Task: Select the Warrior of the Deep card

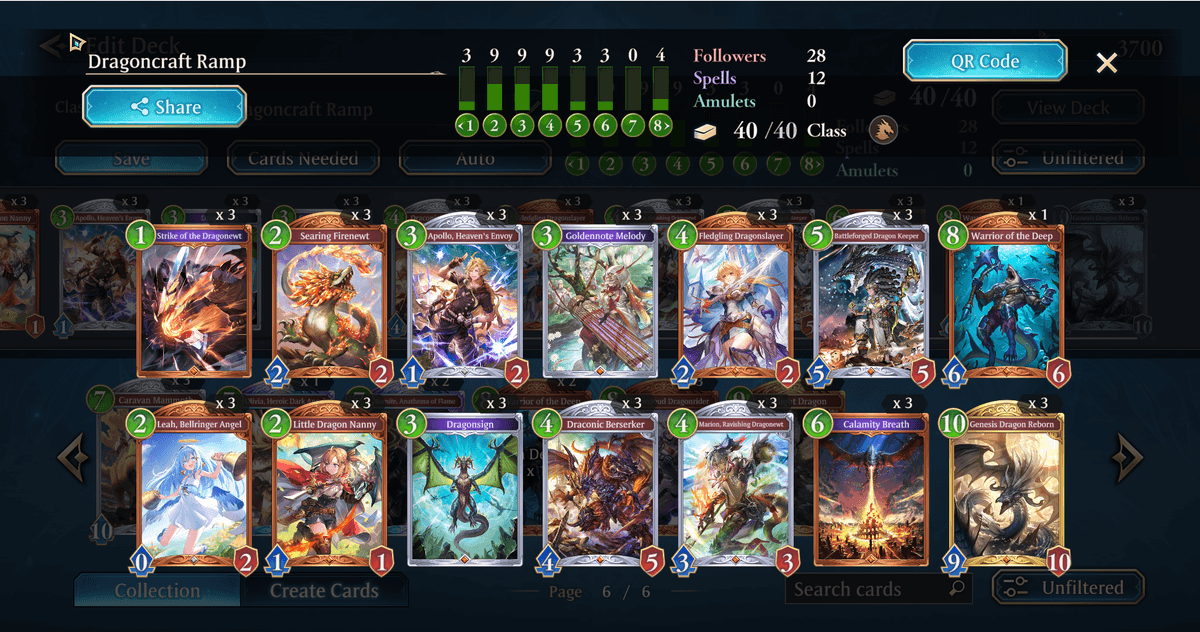Action: coord(1006,300)
